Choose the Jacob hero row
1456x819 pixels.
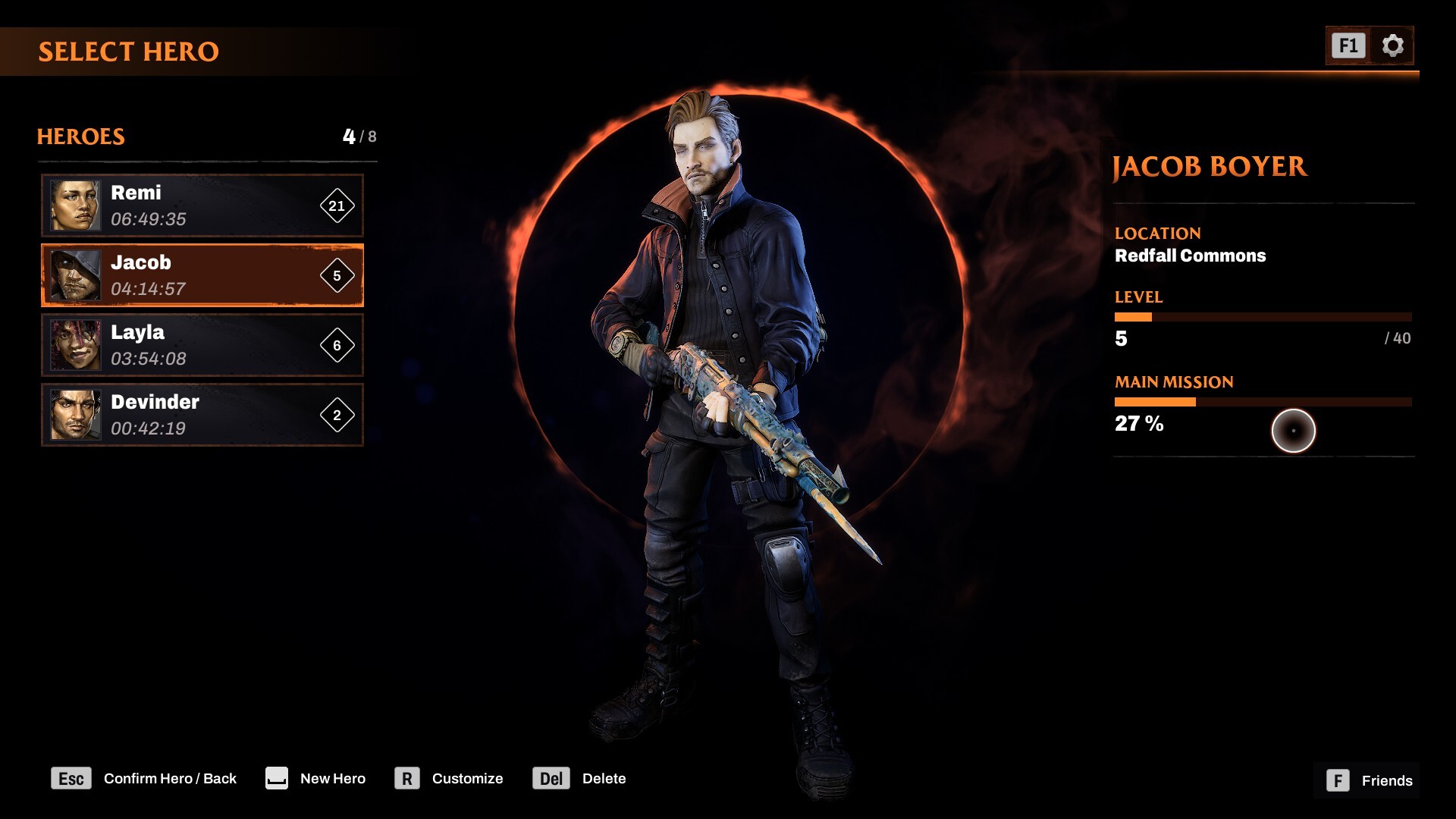[202, 275]
